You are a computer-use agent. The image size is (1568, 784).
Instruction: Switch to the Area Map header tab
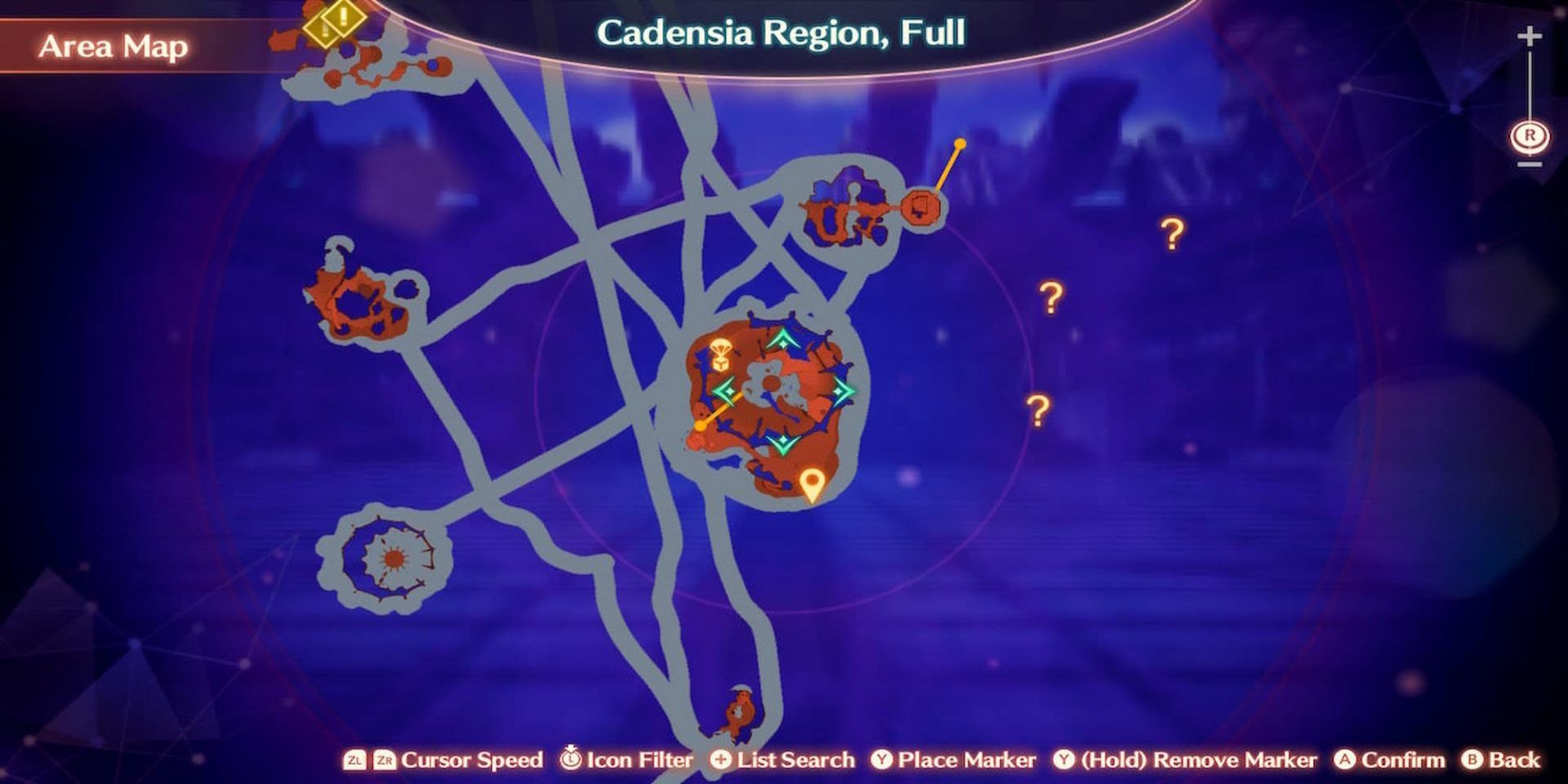pyautogui.click(x=114, y=45)
